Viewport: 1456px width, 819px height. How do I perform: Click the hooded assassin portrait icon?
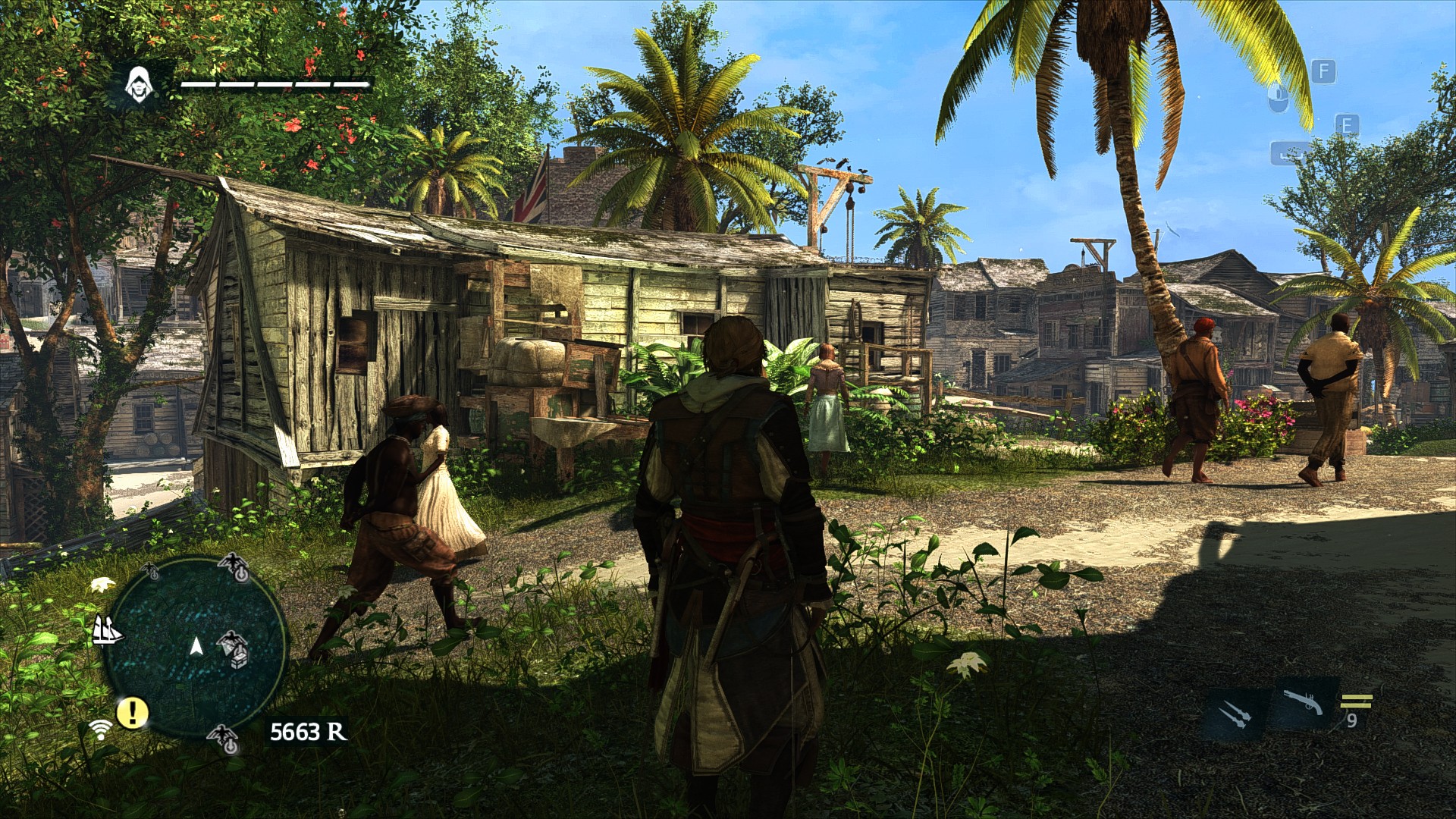click(x=138, y=84)
